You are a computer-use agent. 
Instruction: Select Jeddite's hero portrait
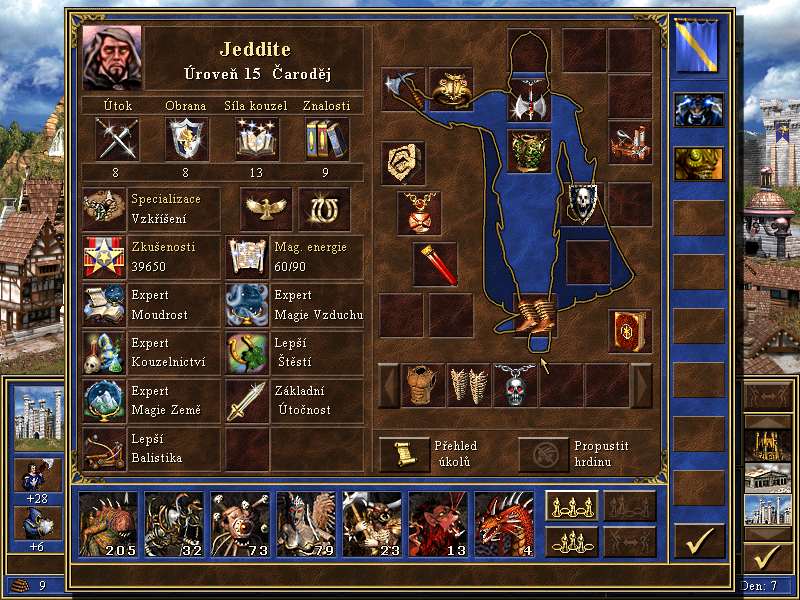pos(112,58)
